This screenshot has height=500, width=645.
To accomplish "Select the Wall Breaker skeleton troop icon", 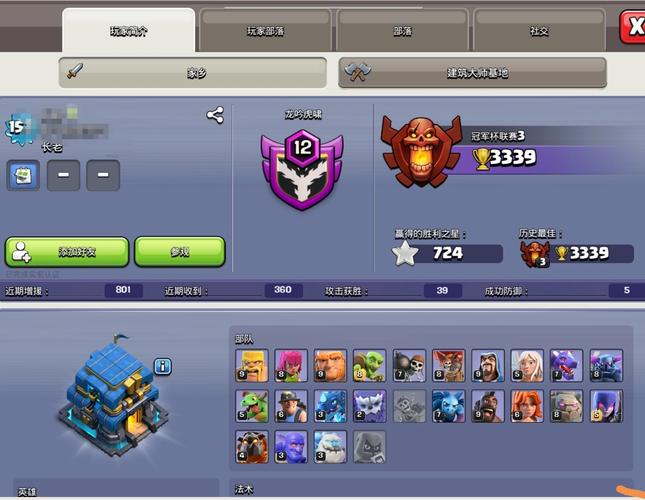I will [x=409, y=366].
